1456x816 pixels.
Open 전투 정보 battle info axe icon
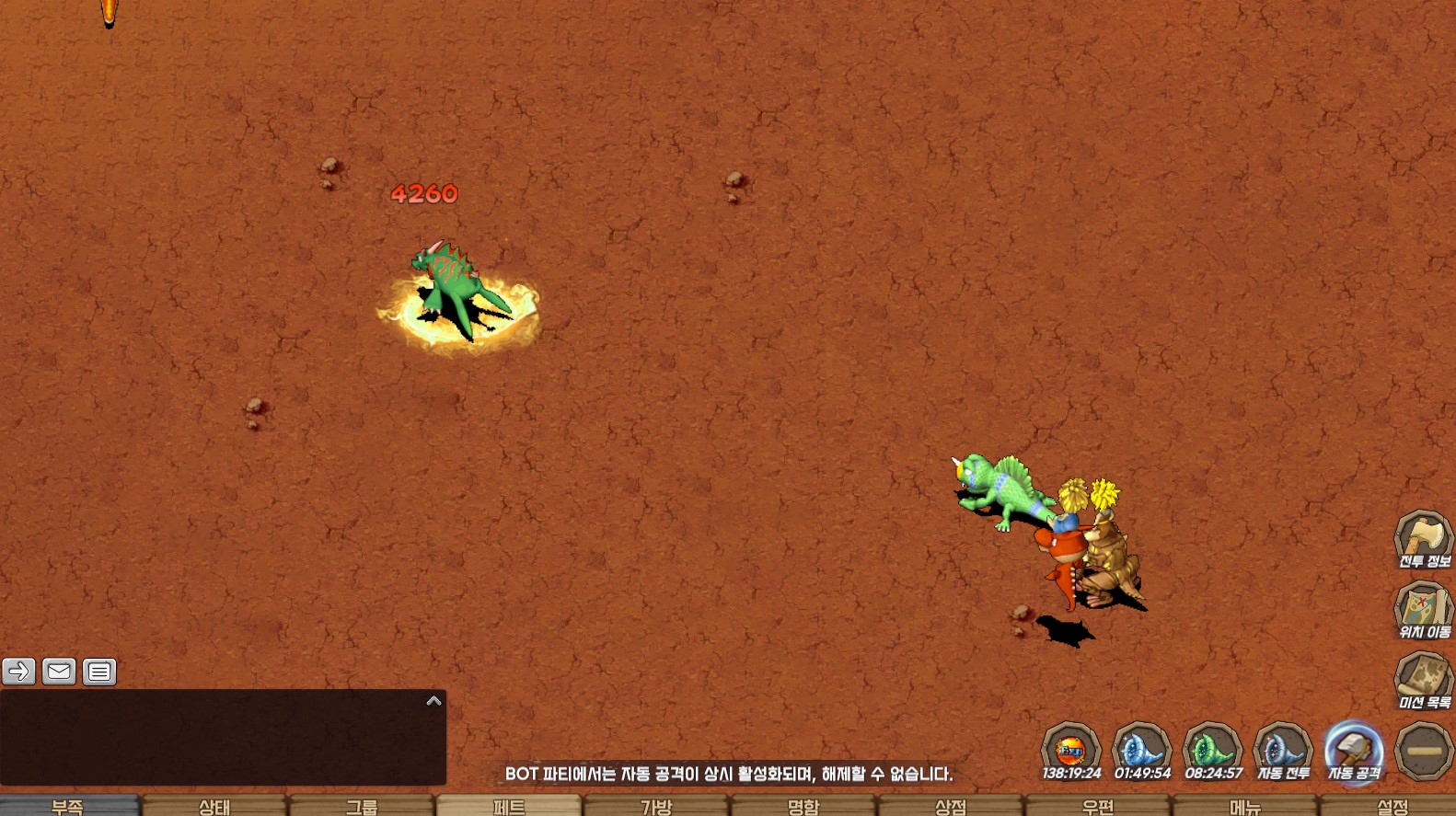click(x=1423, y=539)
